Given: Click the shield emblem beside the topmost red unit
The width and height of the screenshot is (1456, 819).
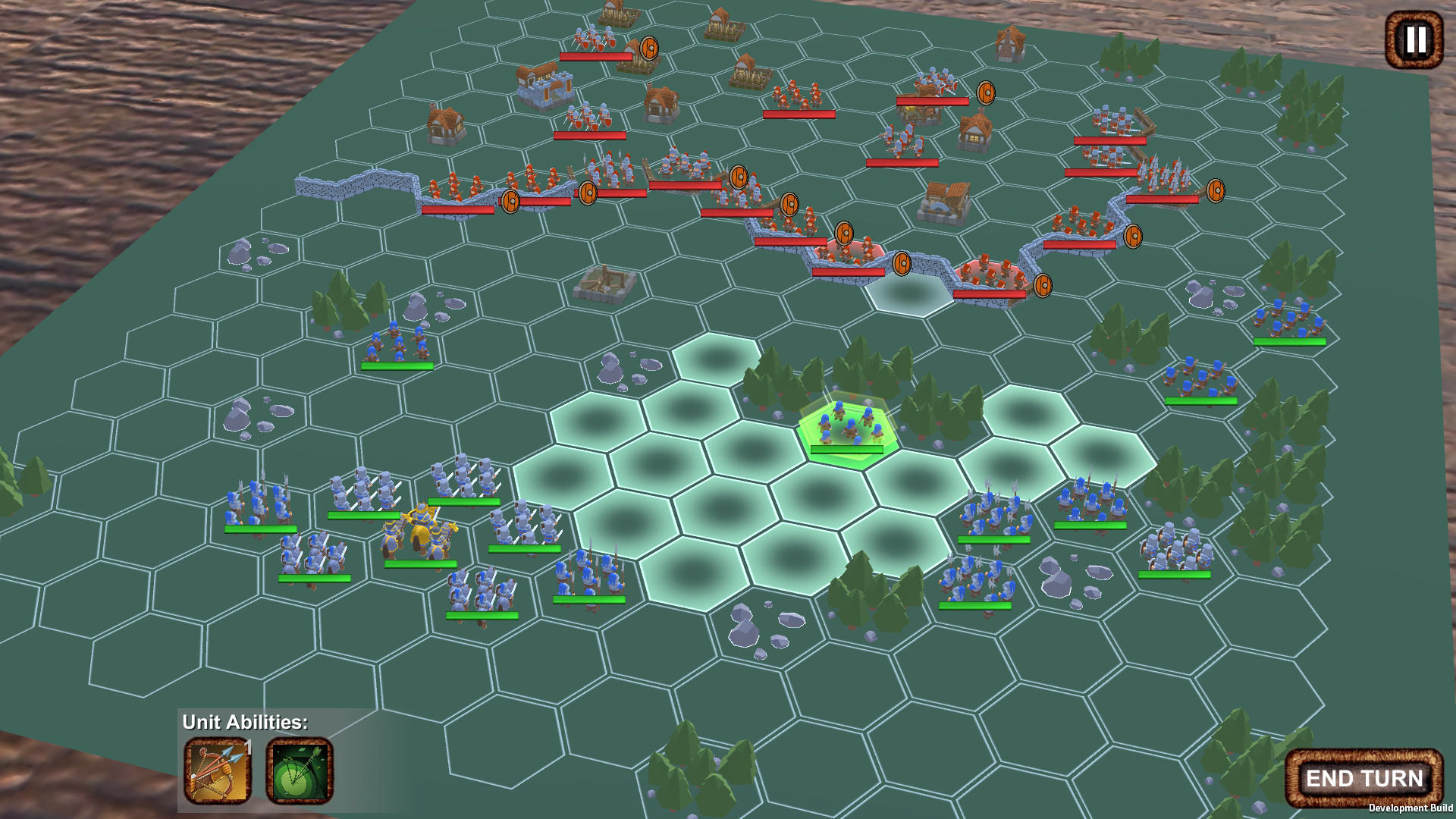Looking at the screenshot, I should pos(648,47).
